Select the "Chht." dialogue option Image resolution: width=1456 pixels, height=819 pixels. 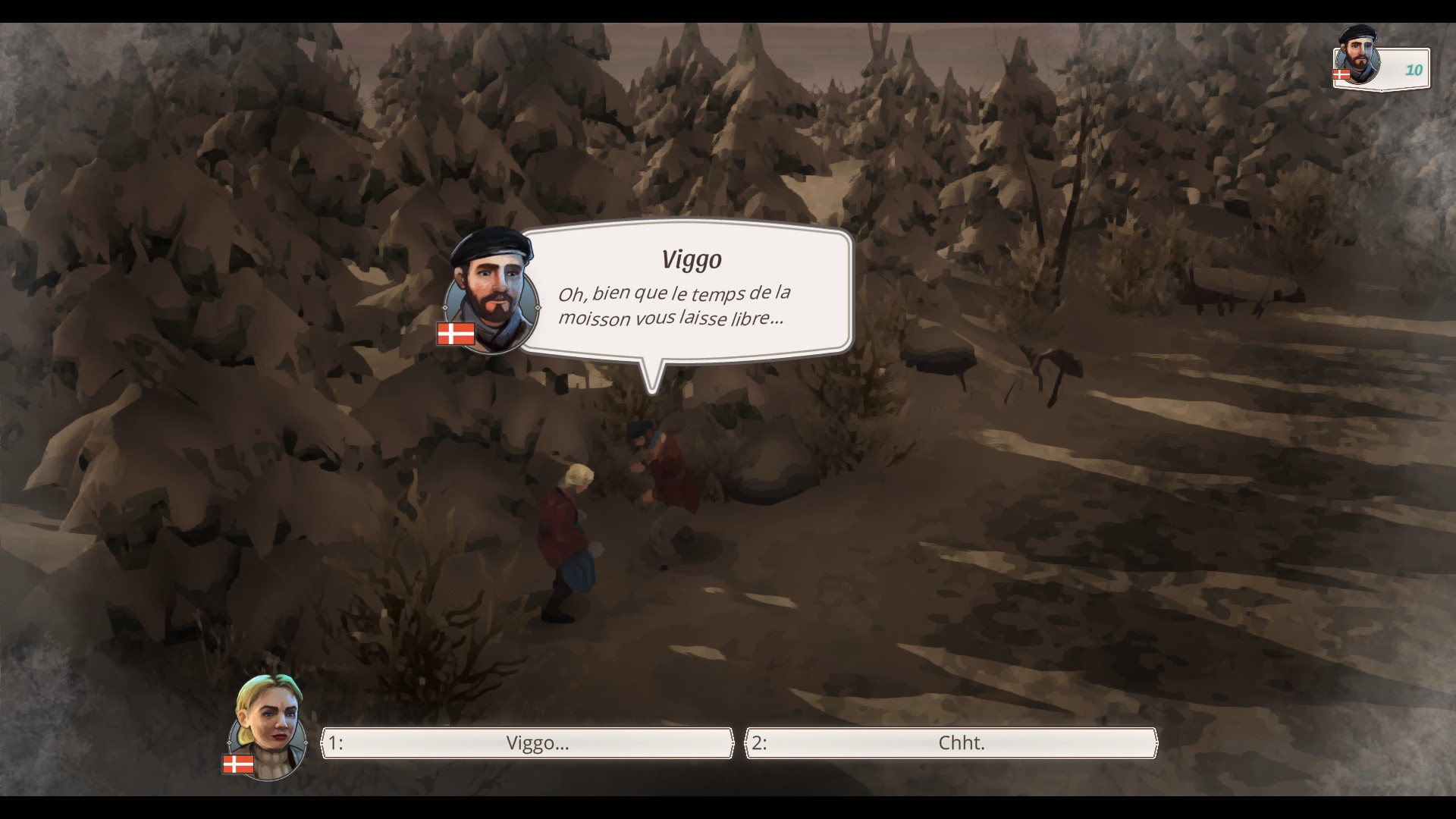point(952,743)
